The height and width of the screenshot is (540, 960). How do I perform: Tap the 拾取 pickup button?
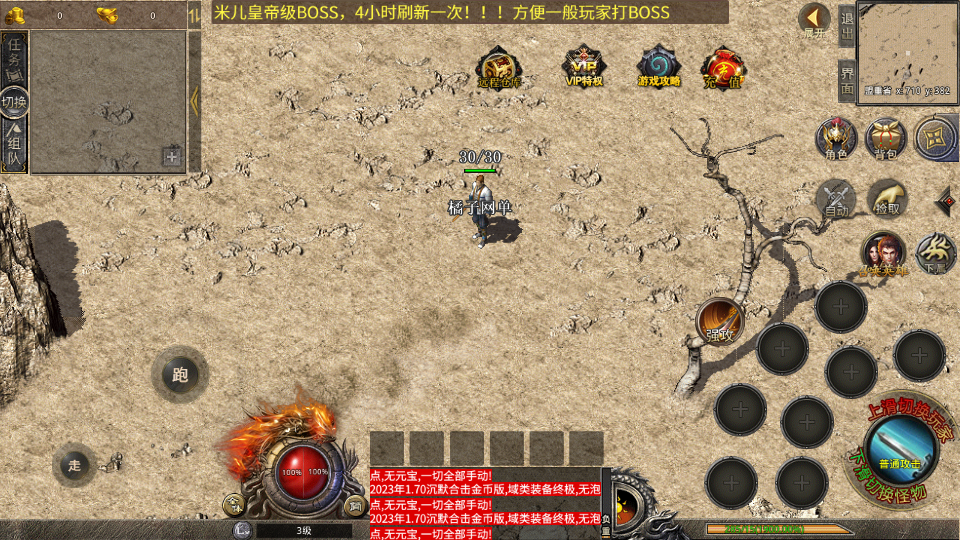(887, 198)
